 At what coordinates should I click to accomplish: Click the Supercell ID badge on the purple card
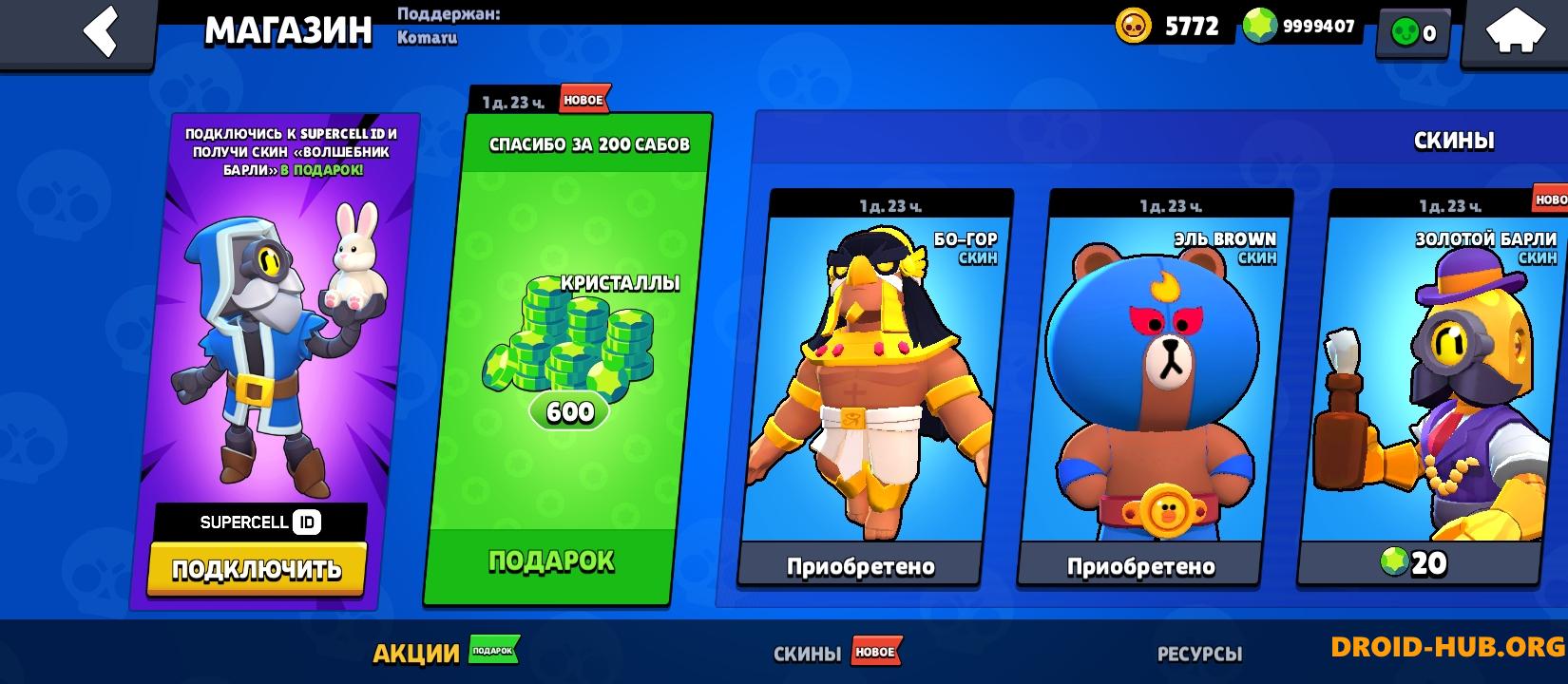(x=258, y=522)
